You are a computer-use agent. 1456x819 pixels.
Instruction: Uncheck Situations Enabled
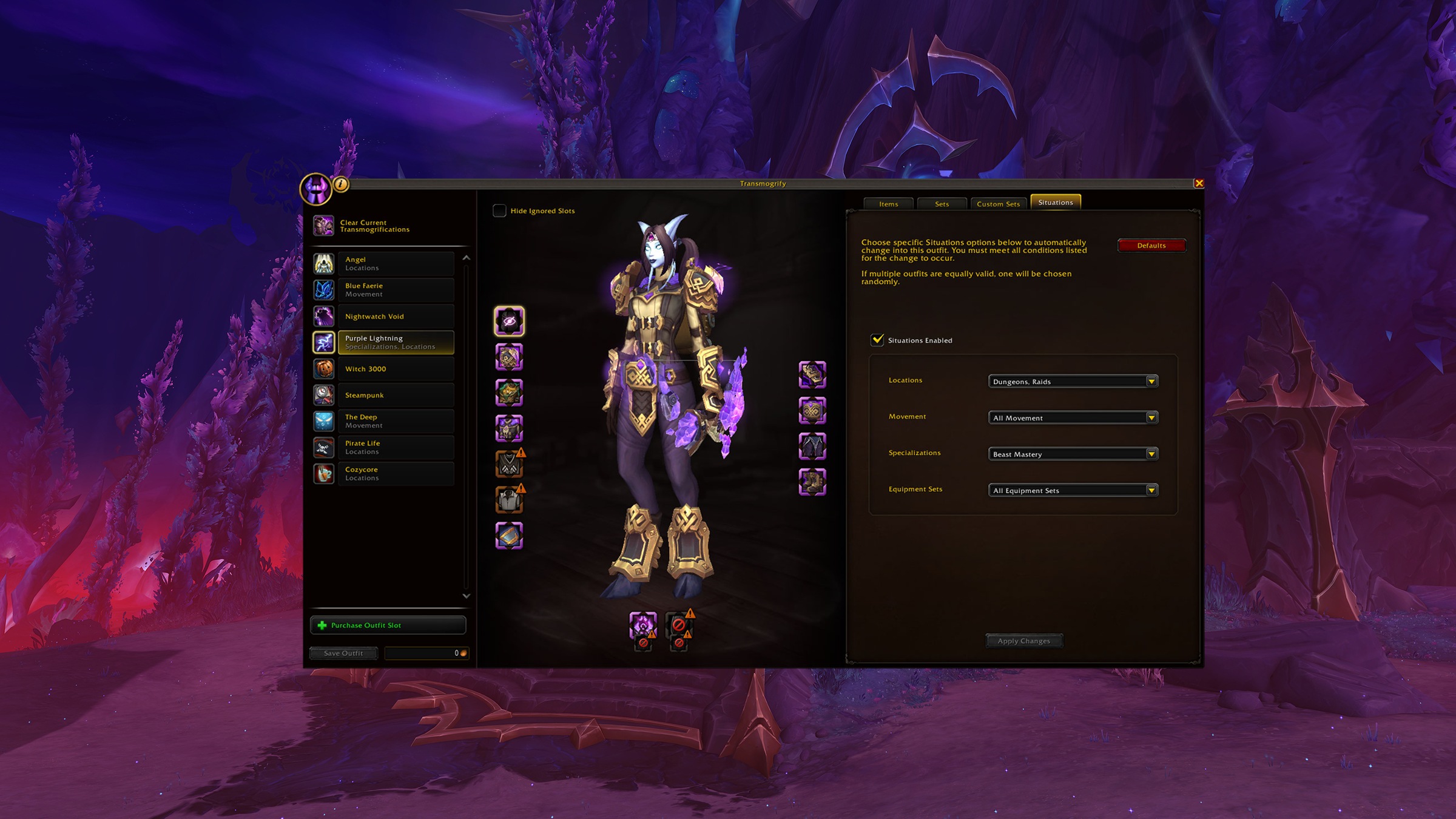878,340
